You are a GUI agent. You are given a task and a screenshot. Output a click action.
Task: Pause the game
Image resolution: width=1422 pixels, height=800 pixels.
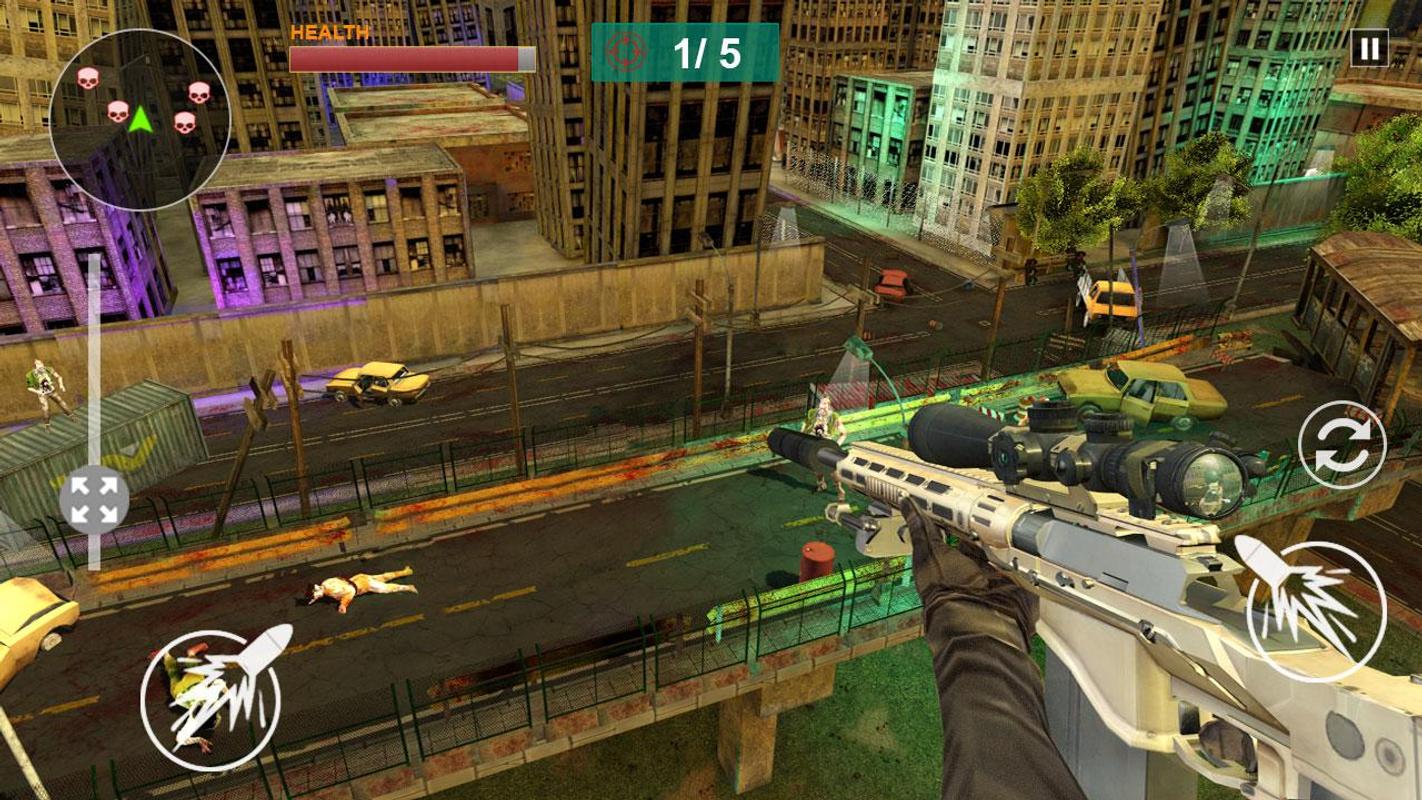pos(1369,48)
